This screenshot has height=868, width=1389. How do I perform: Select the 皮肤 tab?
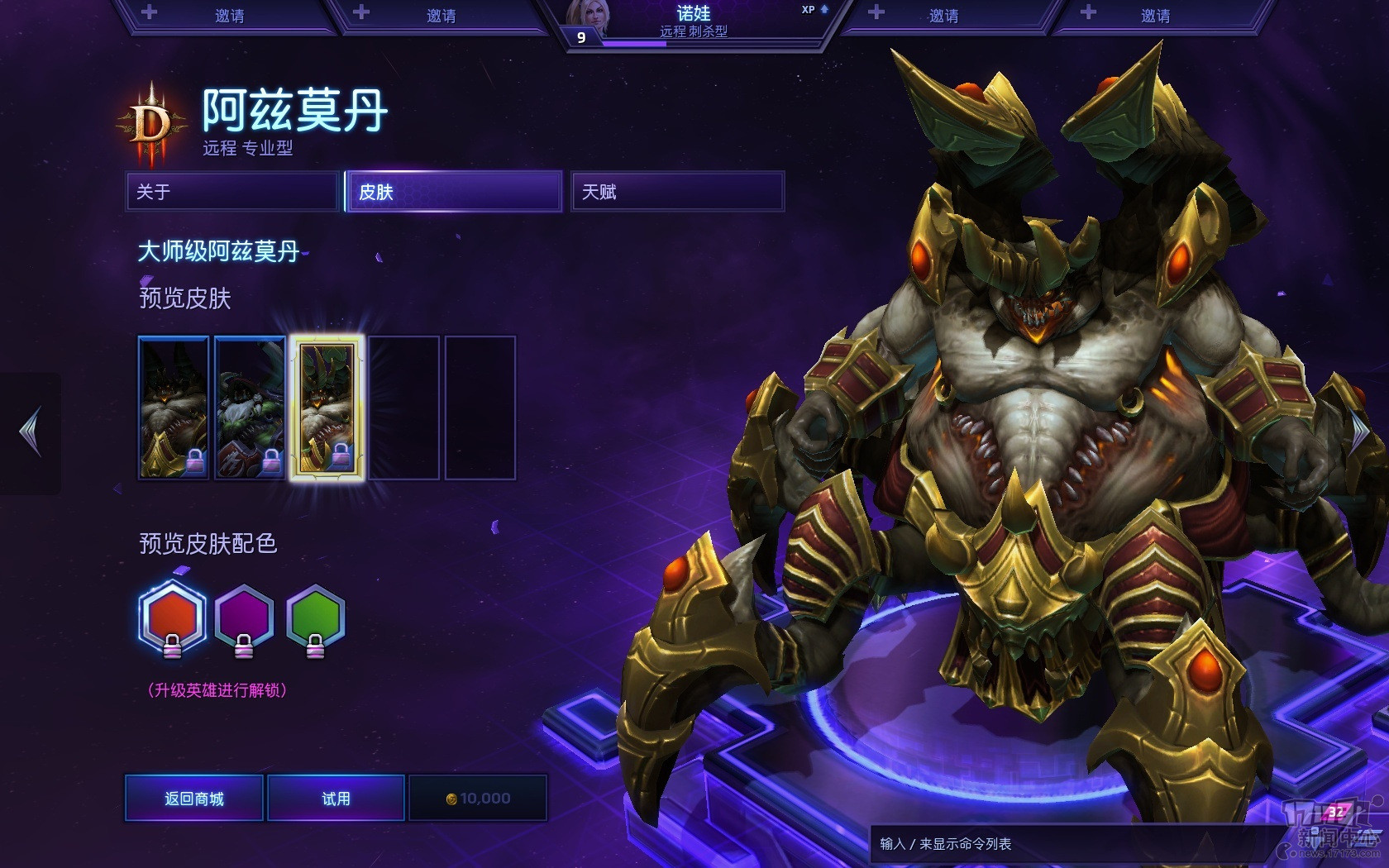(x=454, y=192)
